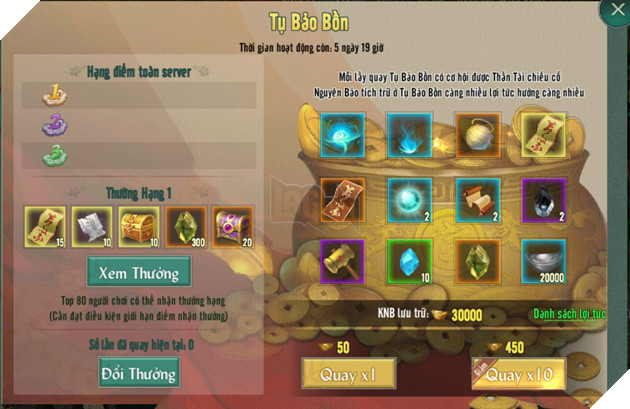This screenshot has height=409, width=630.
Task: Select the dark ore x2 reward
Action: point(542,198)
